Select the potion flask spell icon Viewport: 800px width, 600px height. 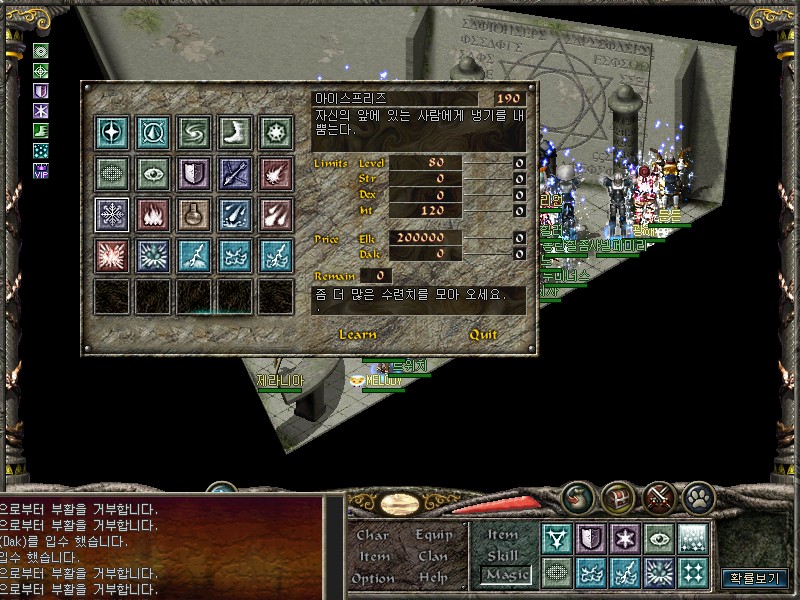(x=194, y=213)
